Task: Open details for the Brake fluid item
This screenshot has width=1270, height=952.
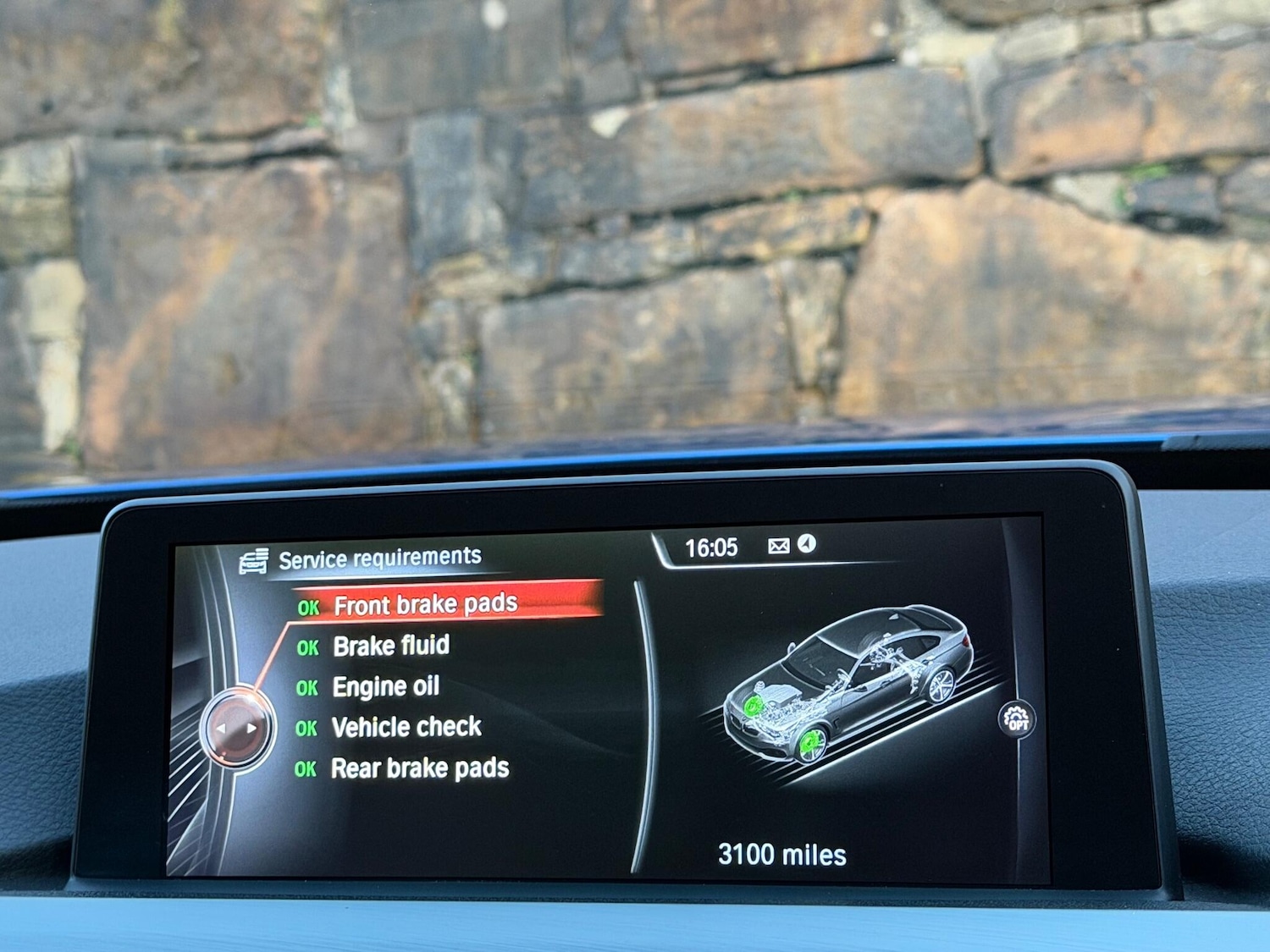Action: (392, 647)
